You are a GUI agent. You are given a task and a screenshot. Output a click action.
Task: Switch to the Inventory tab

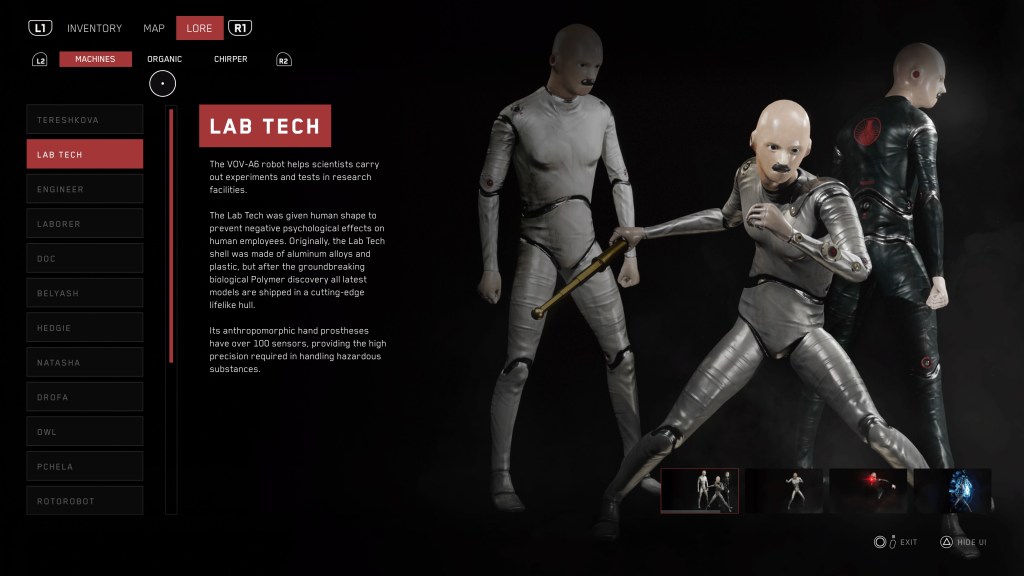94,28
